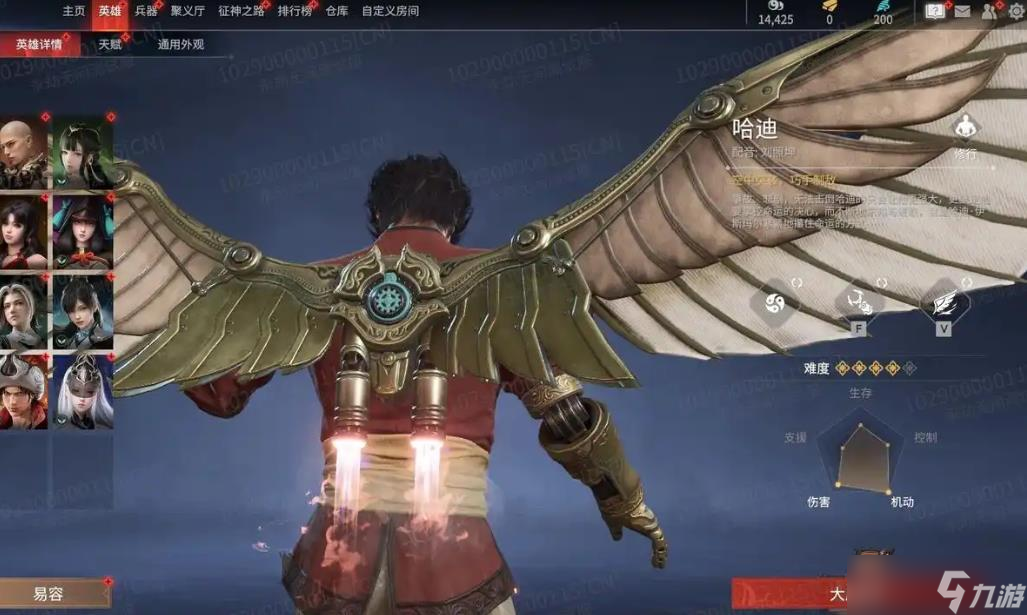This screenshot has width=1027, height=615.
Task: View the V ultimate skill icon
Action: point(942,301)
